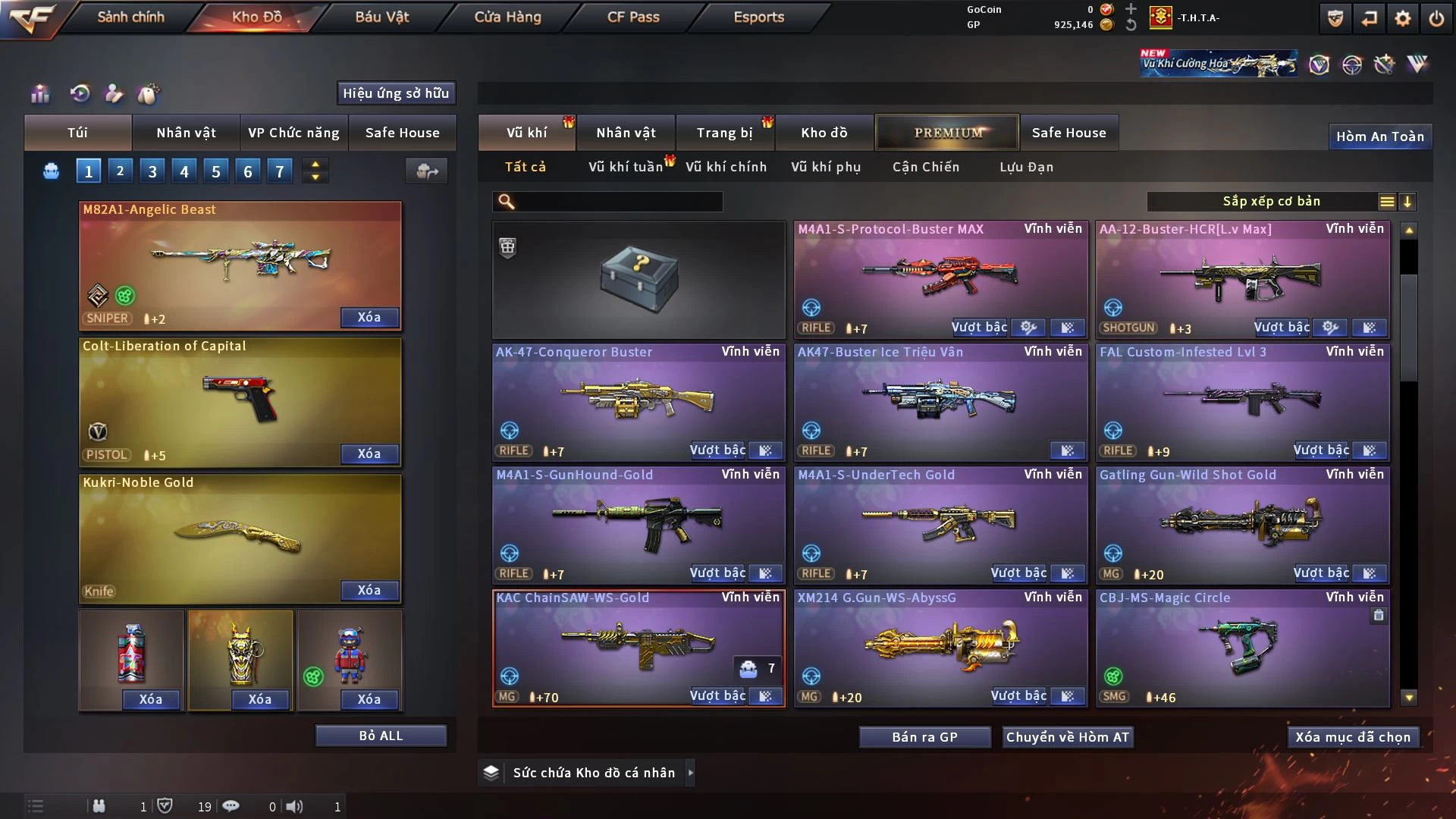1456x819 pixels.
Task: Open the Sảnh chính lobby menu
Action: click(130, 17)
